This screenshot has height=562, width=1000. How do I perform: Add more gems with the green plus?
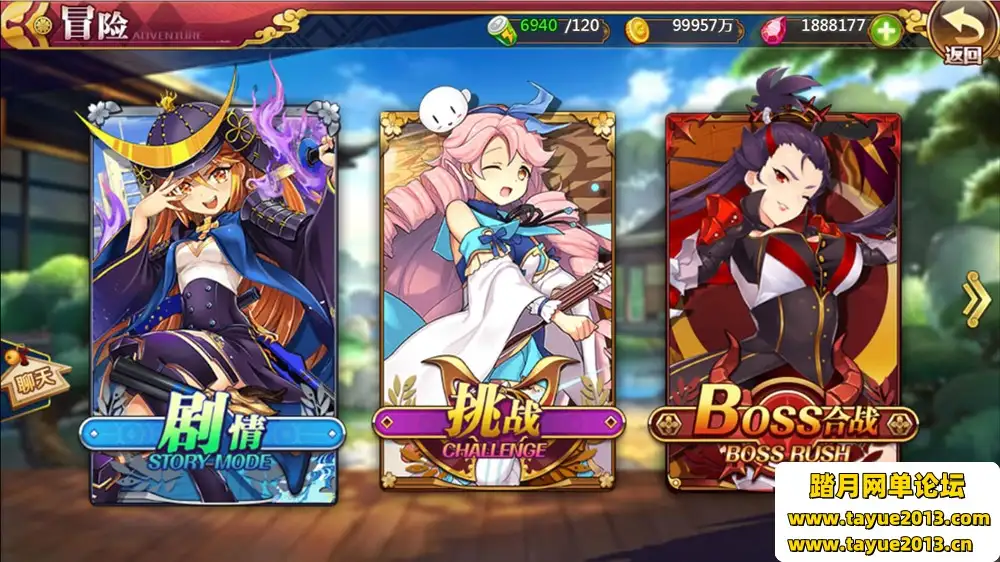886,30
